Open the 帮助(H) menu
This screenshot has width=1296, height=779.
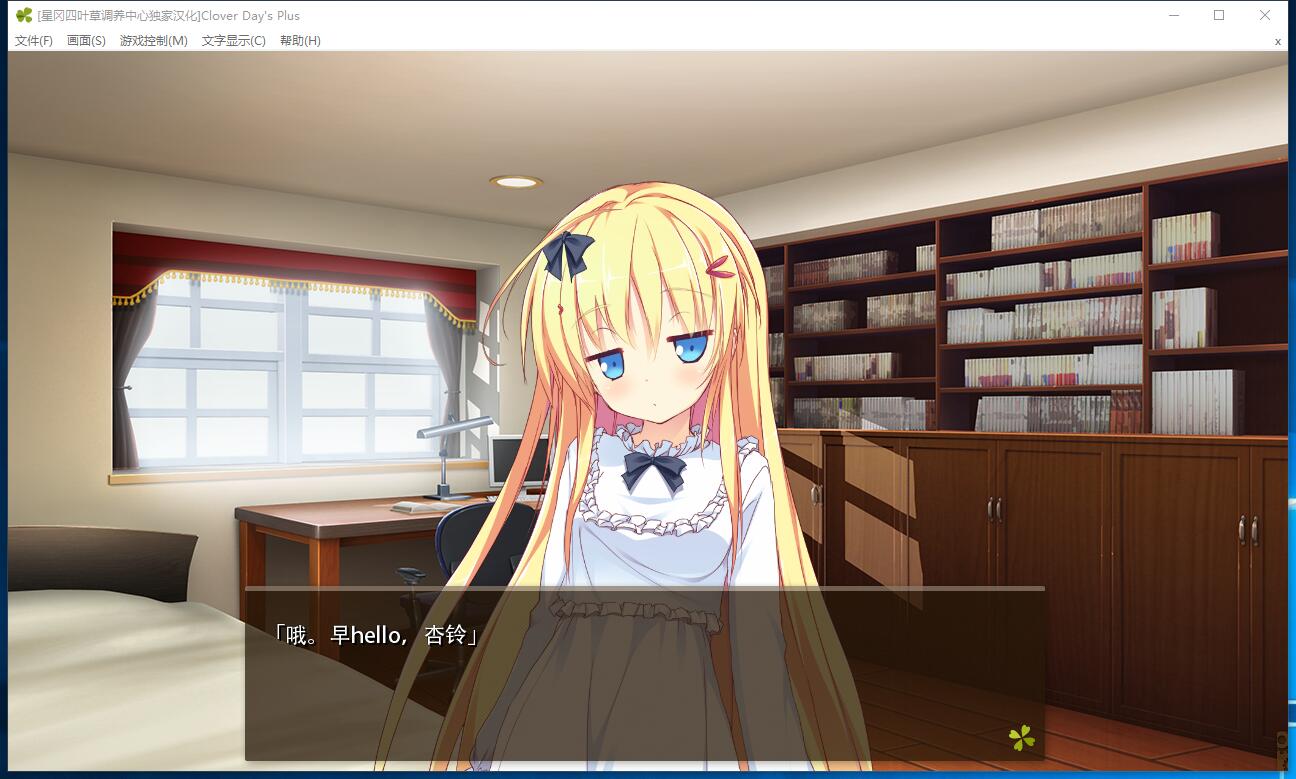(300, 41)
